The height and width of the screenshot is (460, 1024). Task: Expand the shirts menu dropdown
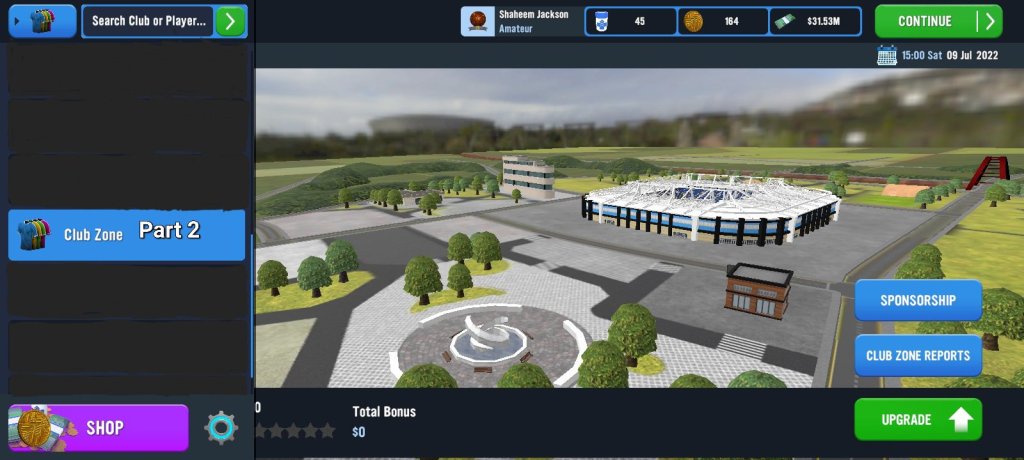pyautogui.click(x=42, y=21)
